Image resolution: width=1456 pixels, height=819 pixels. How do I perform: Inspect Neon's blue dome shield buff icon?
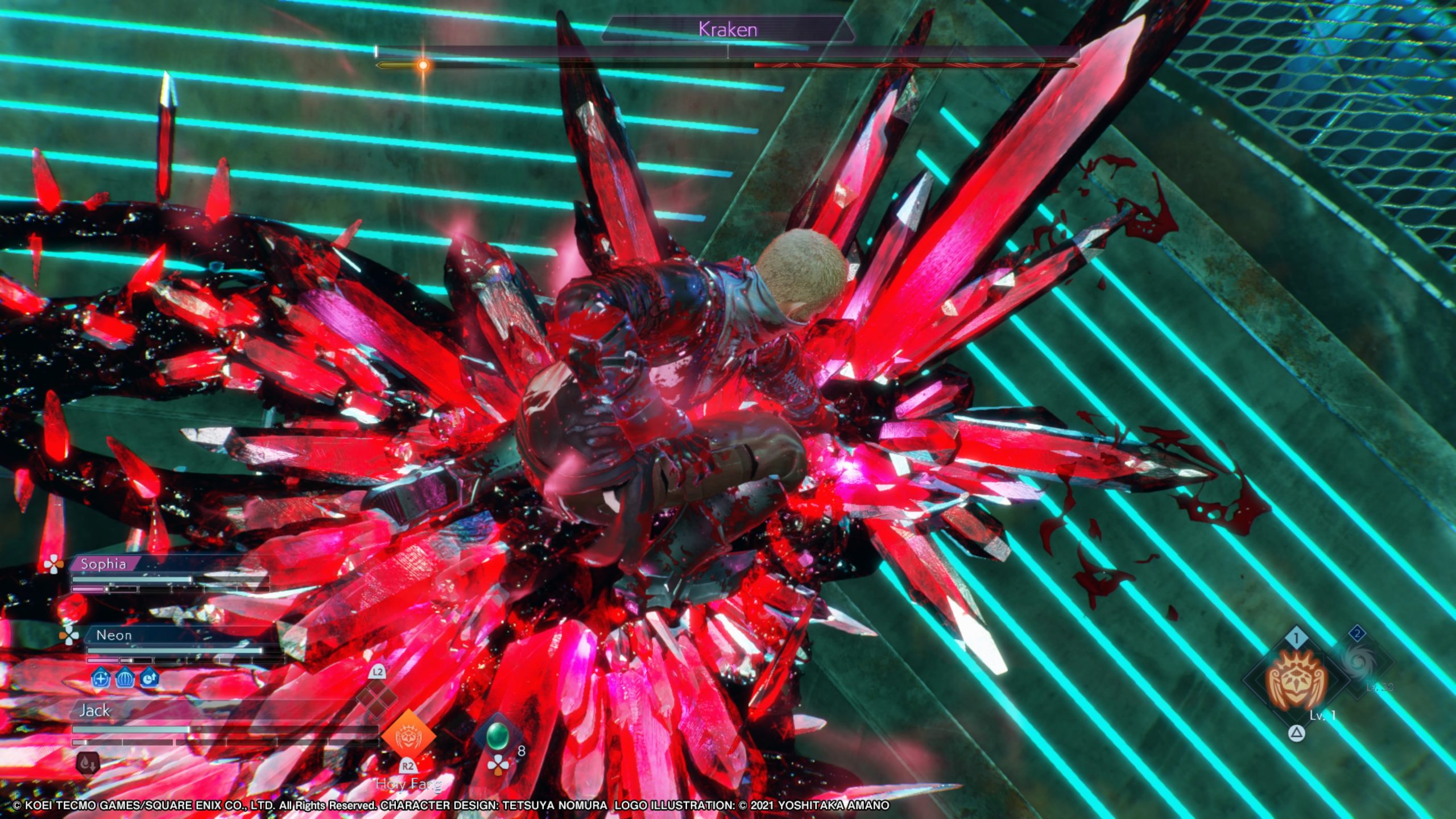click(x=125, y=679)
